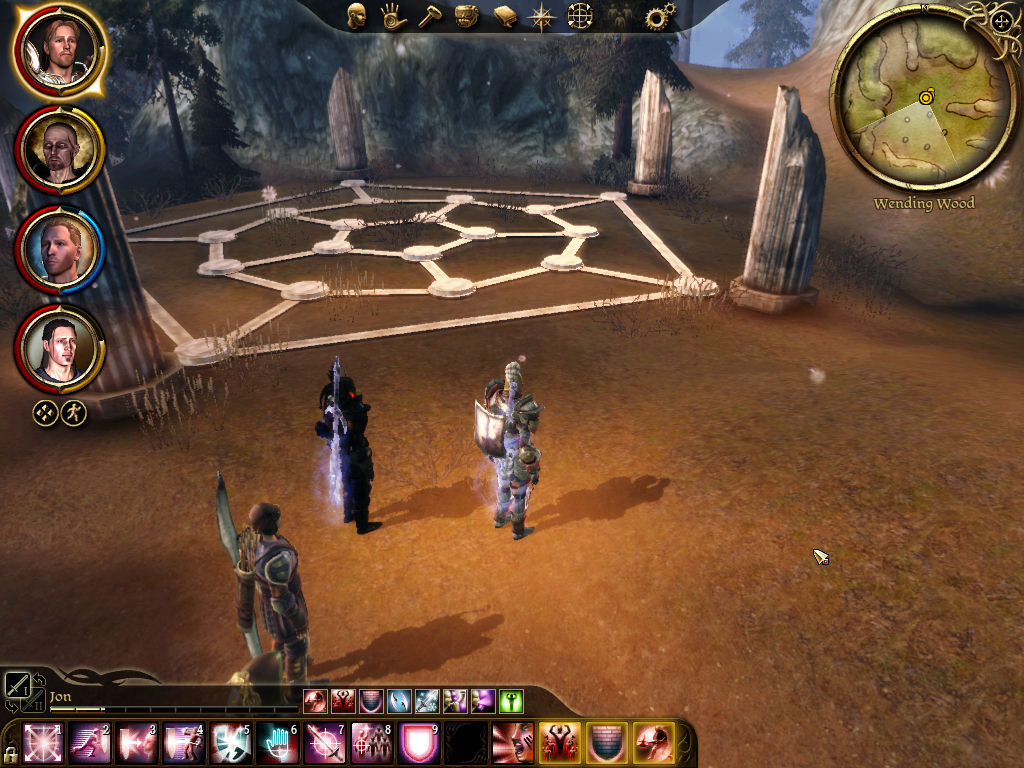This screenshot has height=768, width=1024.
Task: Open the world map compass star
Action: pyautogui.click(x=543, y=16)
